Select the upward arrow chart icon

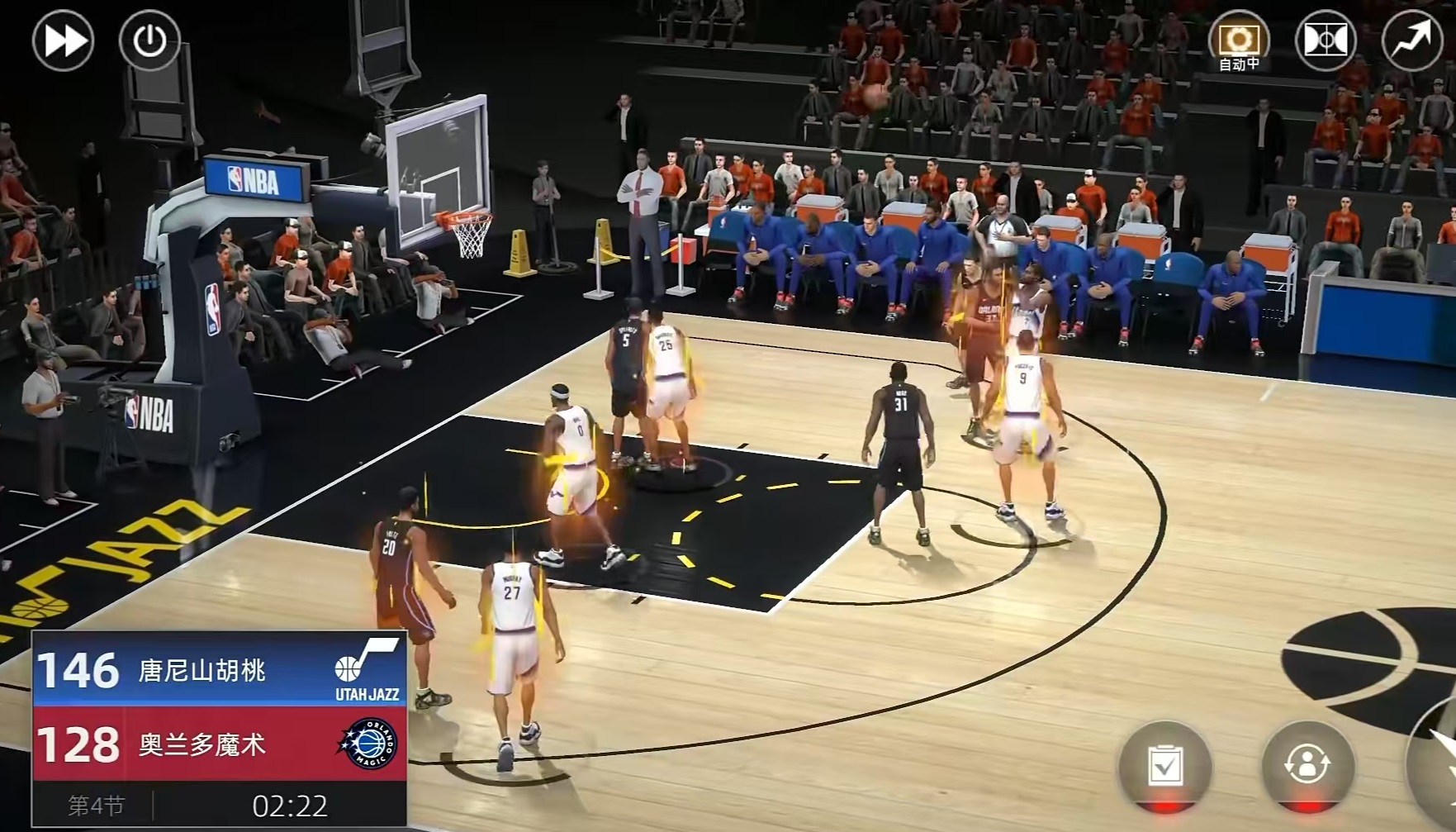pyautogui.click(x=1412, y=40)
